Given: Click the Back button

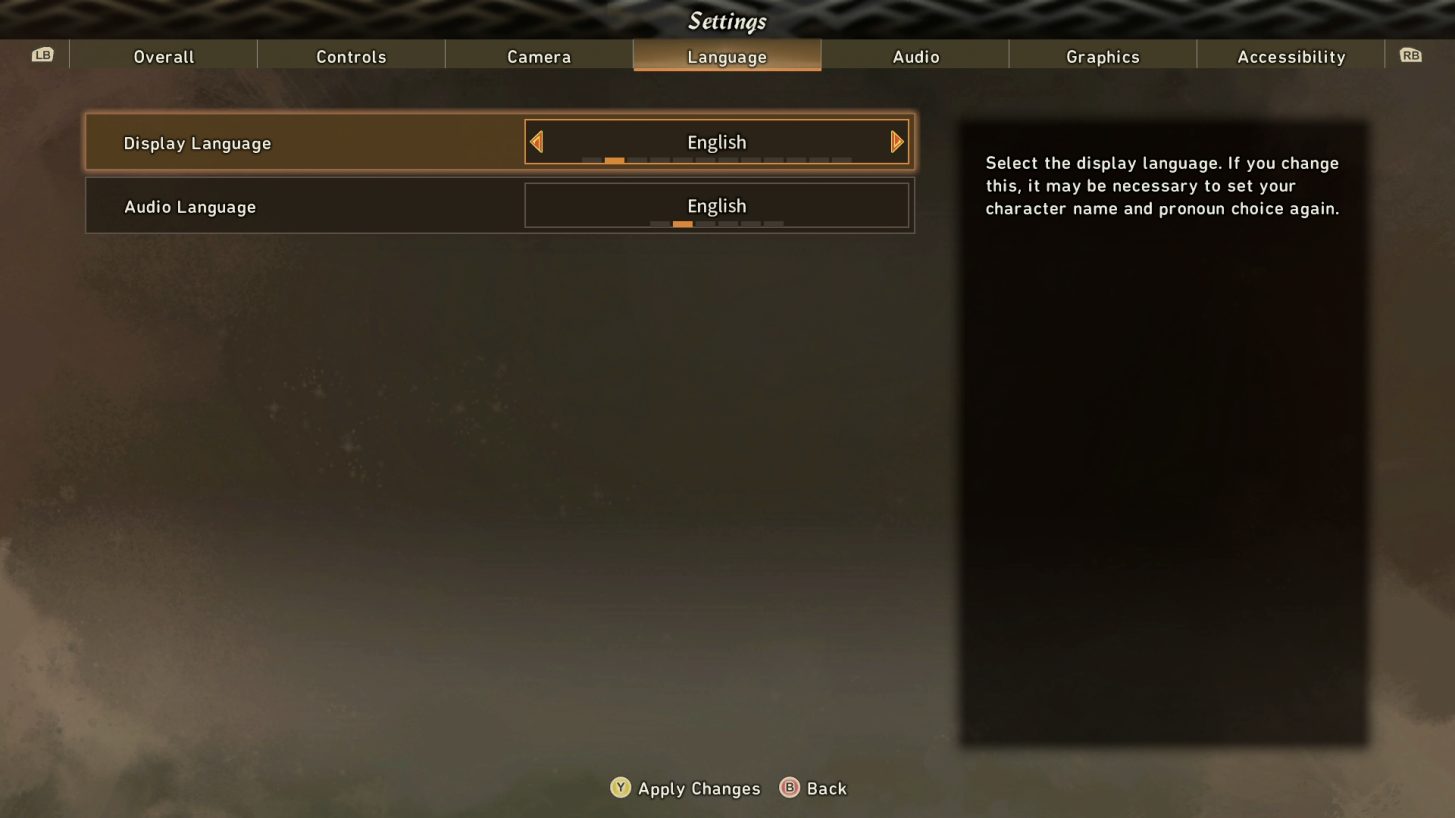Looking at the screenshot, I should pyautogui.click(x=827, y=788).
